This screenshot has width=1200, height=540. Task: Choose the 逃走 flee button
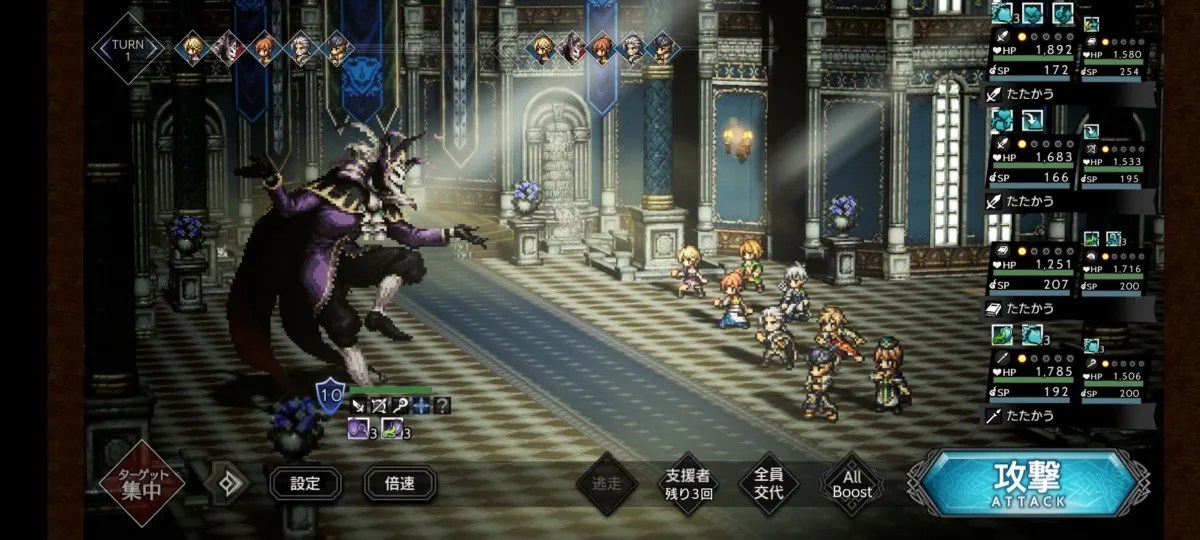point(606,484)
